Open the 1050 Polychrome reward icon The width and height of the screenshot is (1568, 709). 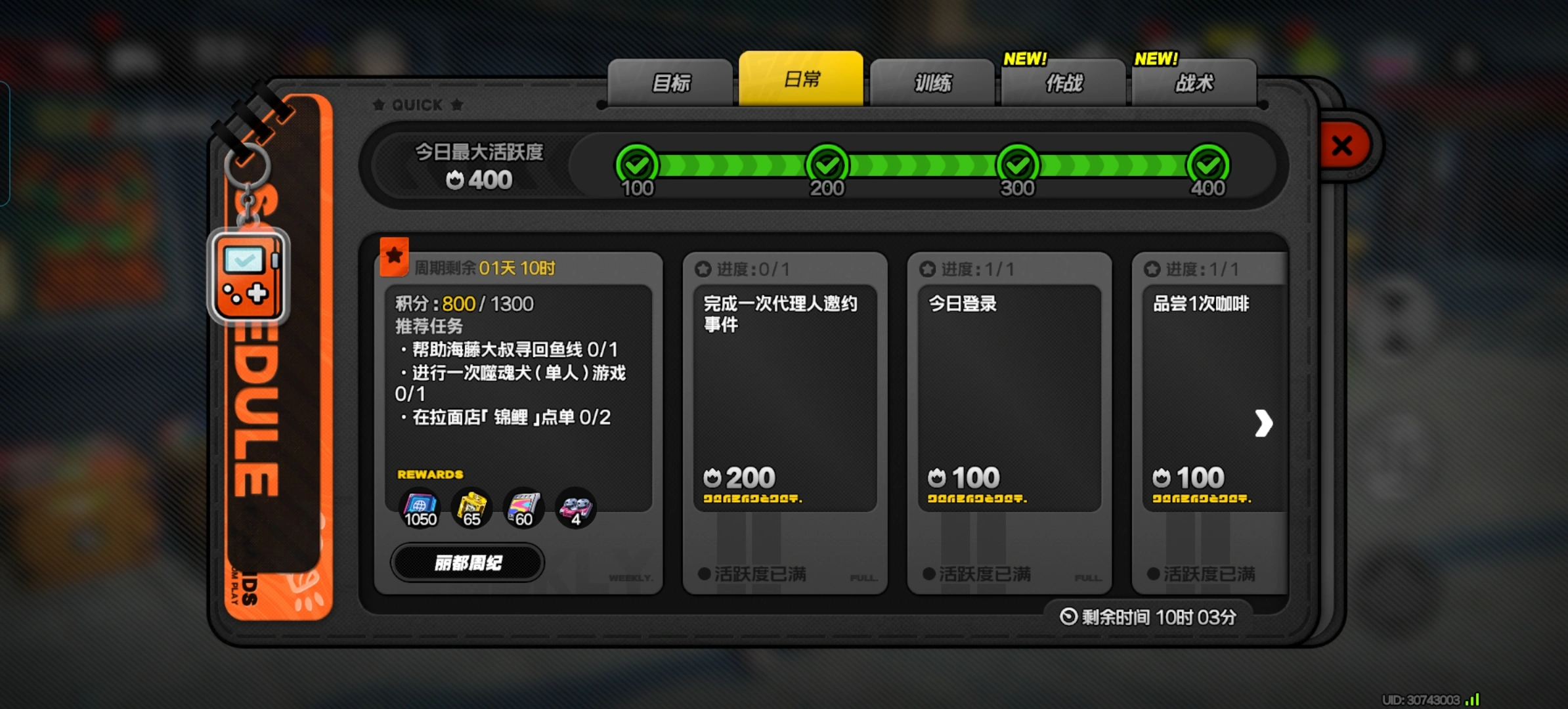click(x=421, y=507)
